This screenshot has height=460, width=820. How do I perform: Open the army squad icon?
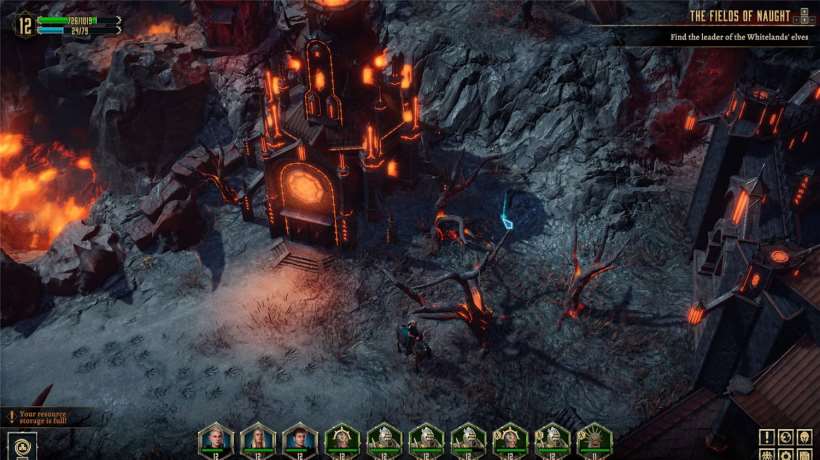767,454
